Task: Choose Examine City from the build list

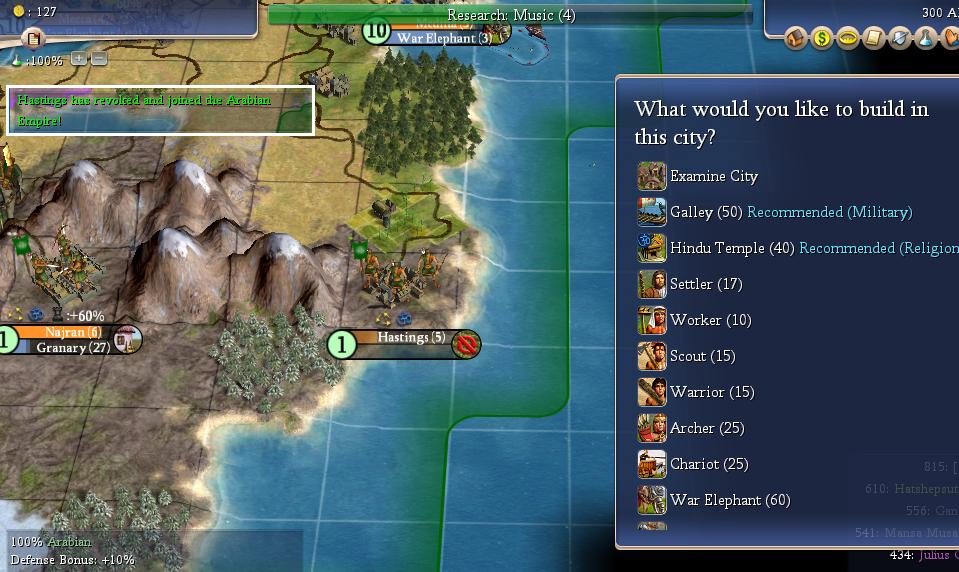Action: point(713,176)
